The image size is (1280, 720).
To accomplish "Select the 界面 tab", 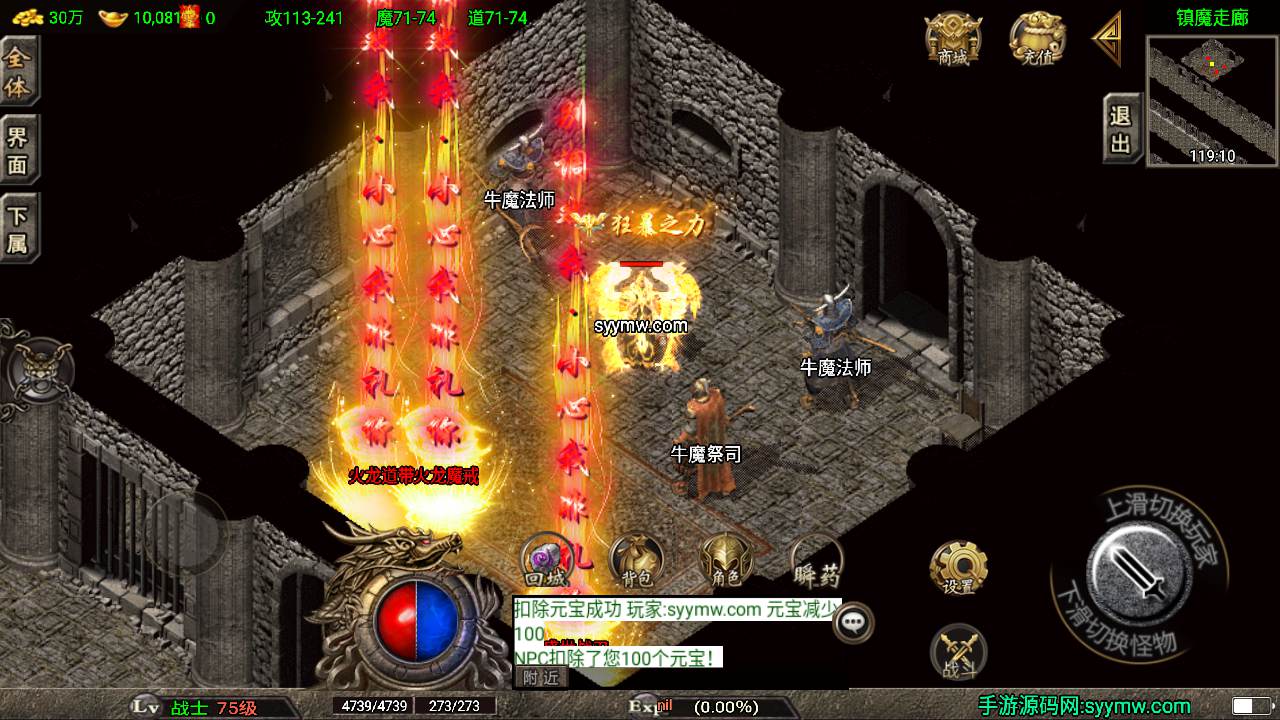I will pos(18,151).
